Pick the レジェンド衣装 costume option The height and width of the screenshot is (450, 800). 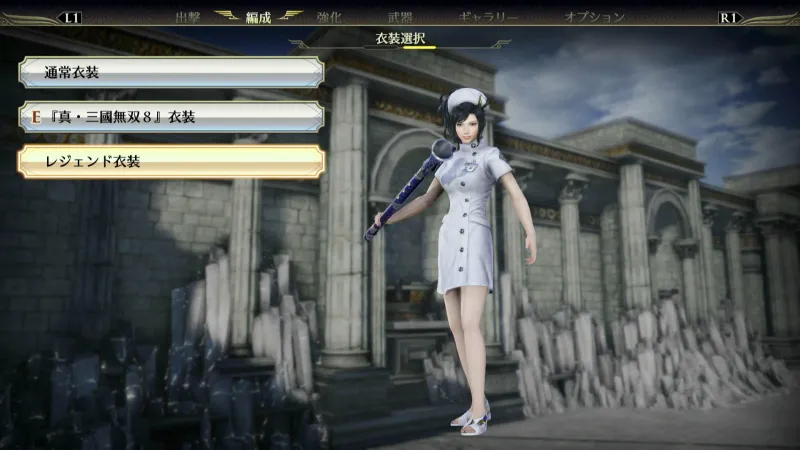[170, 161]
